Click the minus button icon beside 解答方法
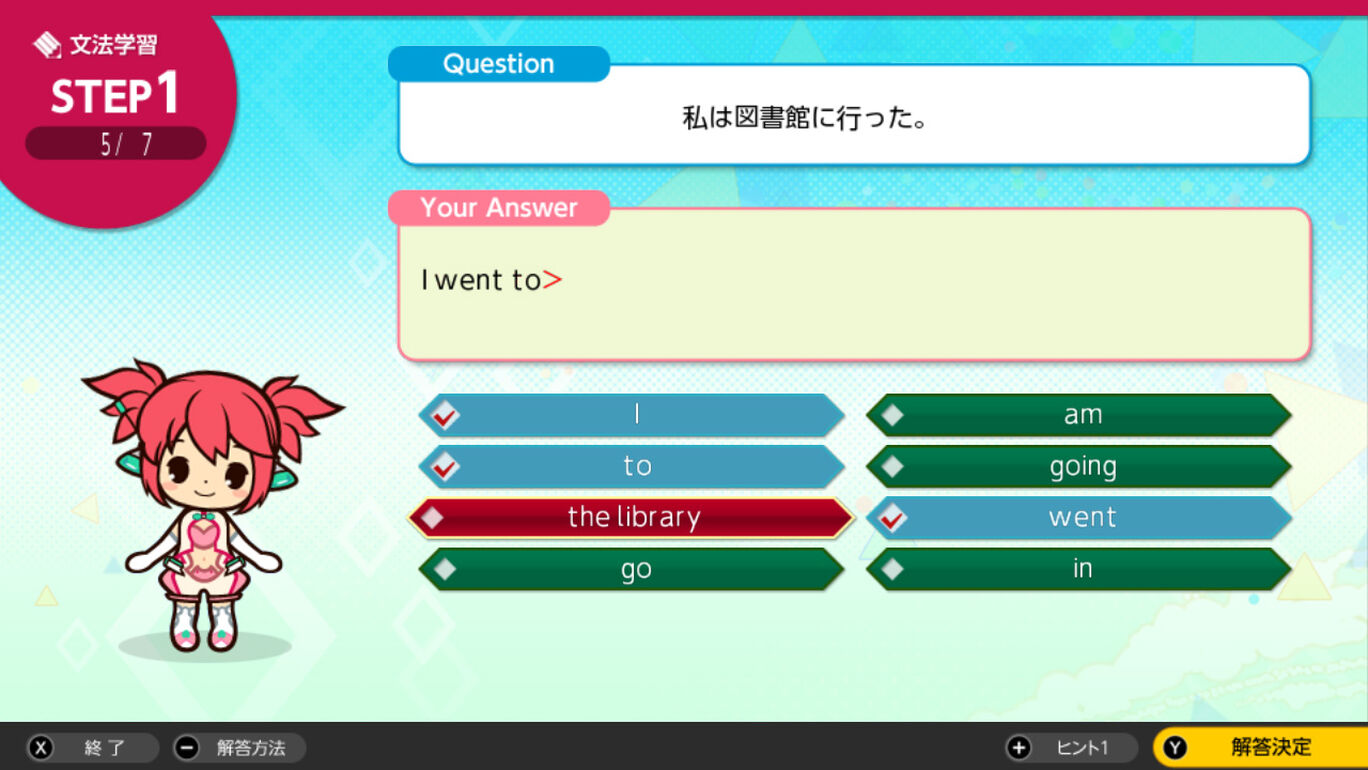Viewport: 1368px width, 770px height. 187,747
